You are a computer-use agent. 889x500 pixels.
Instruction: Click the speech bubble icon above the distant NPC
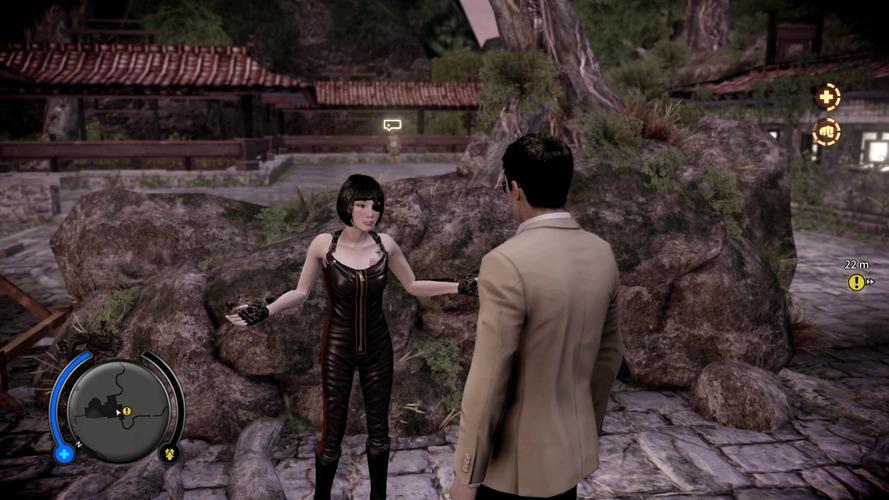392,125
